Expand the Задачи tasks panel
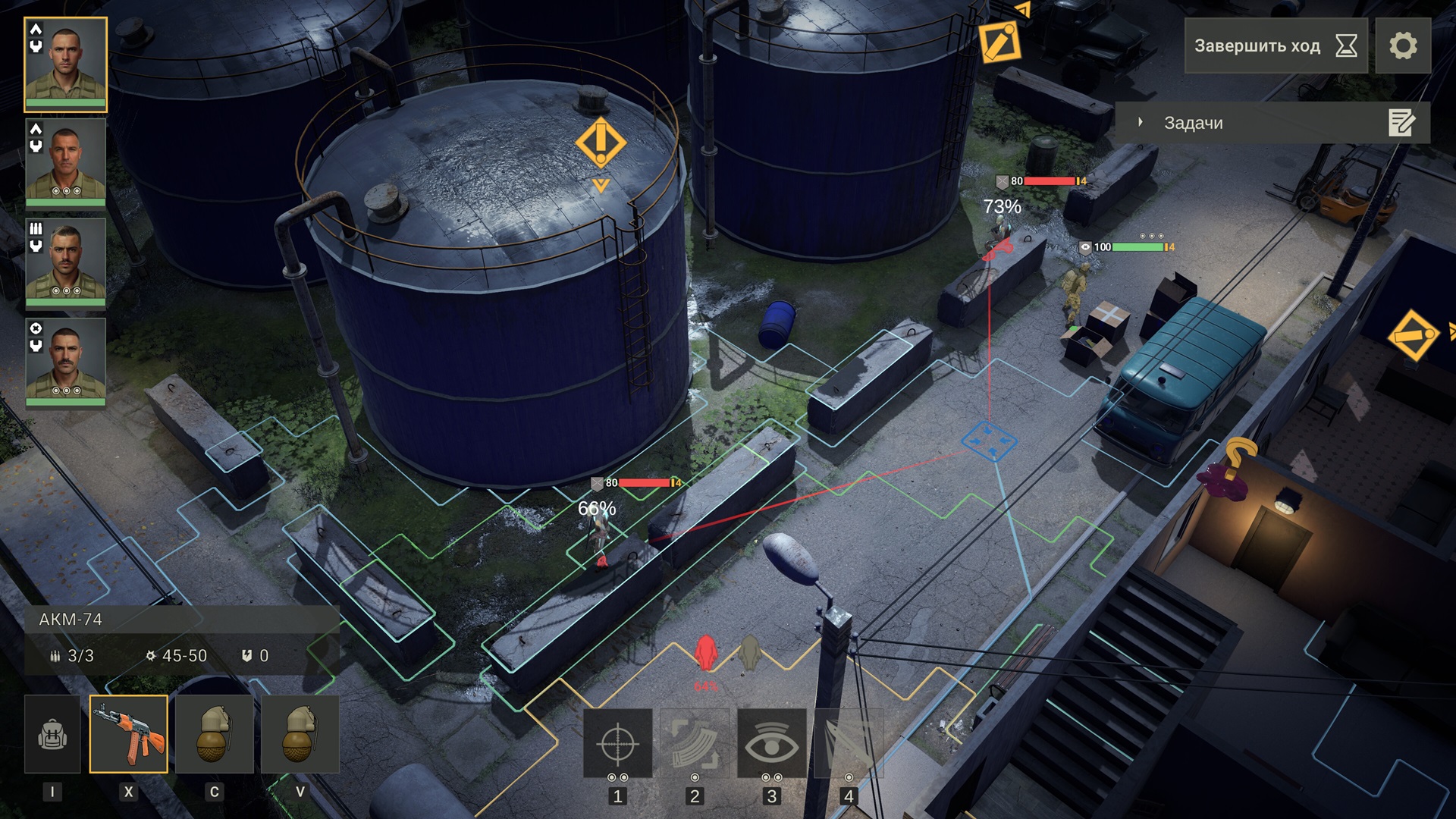The width and height of the screenshot is (1456, 819). point(1139,121)
